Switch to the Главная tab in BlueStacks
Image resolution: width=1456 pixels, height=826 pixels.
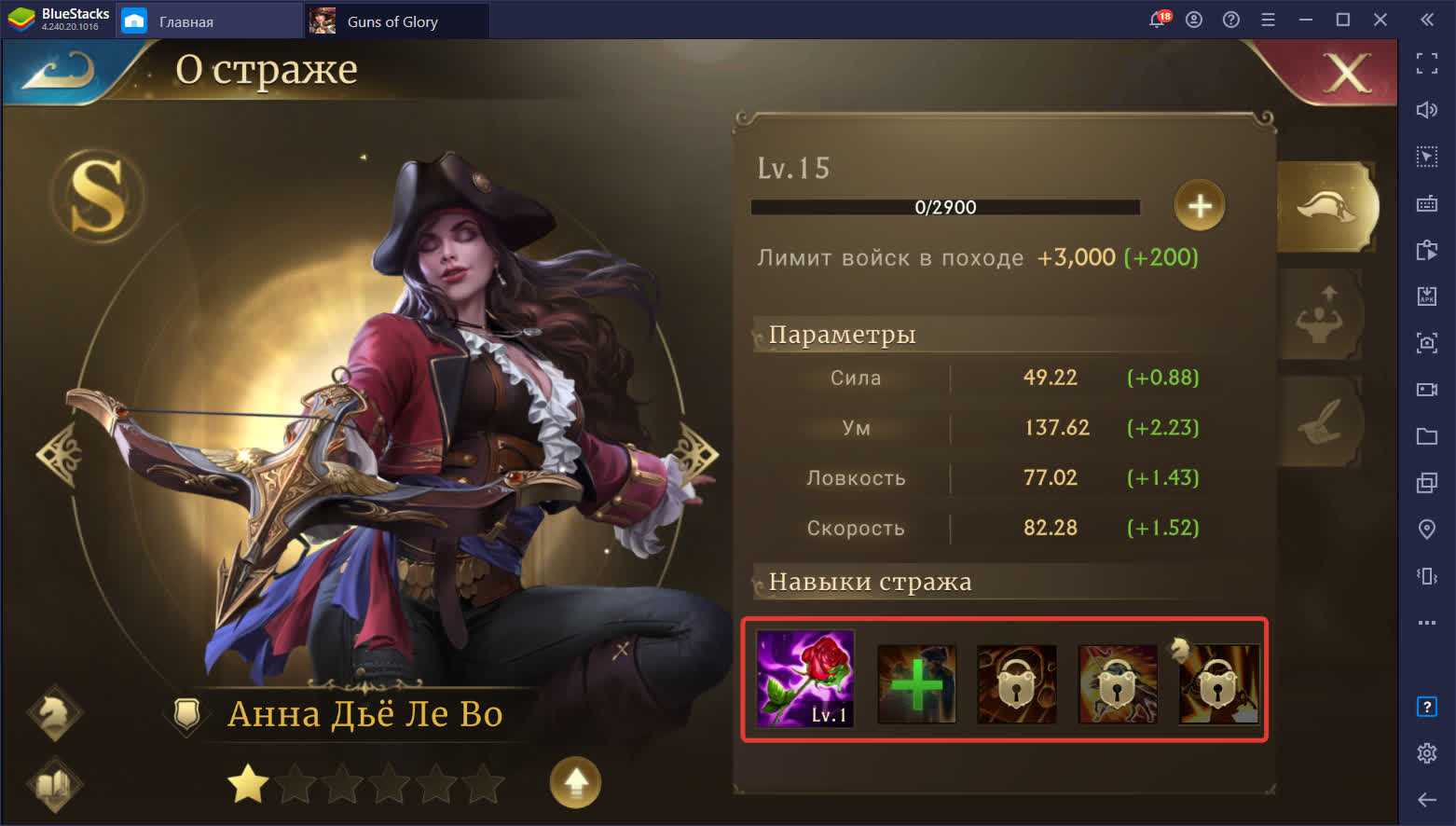pos(185,21)
